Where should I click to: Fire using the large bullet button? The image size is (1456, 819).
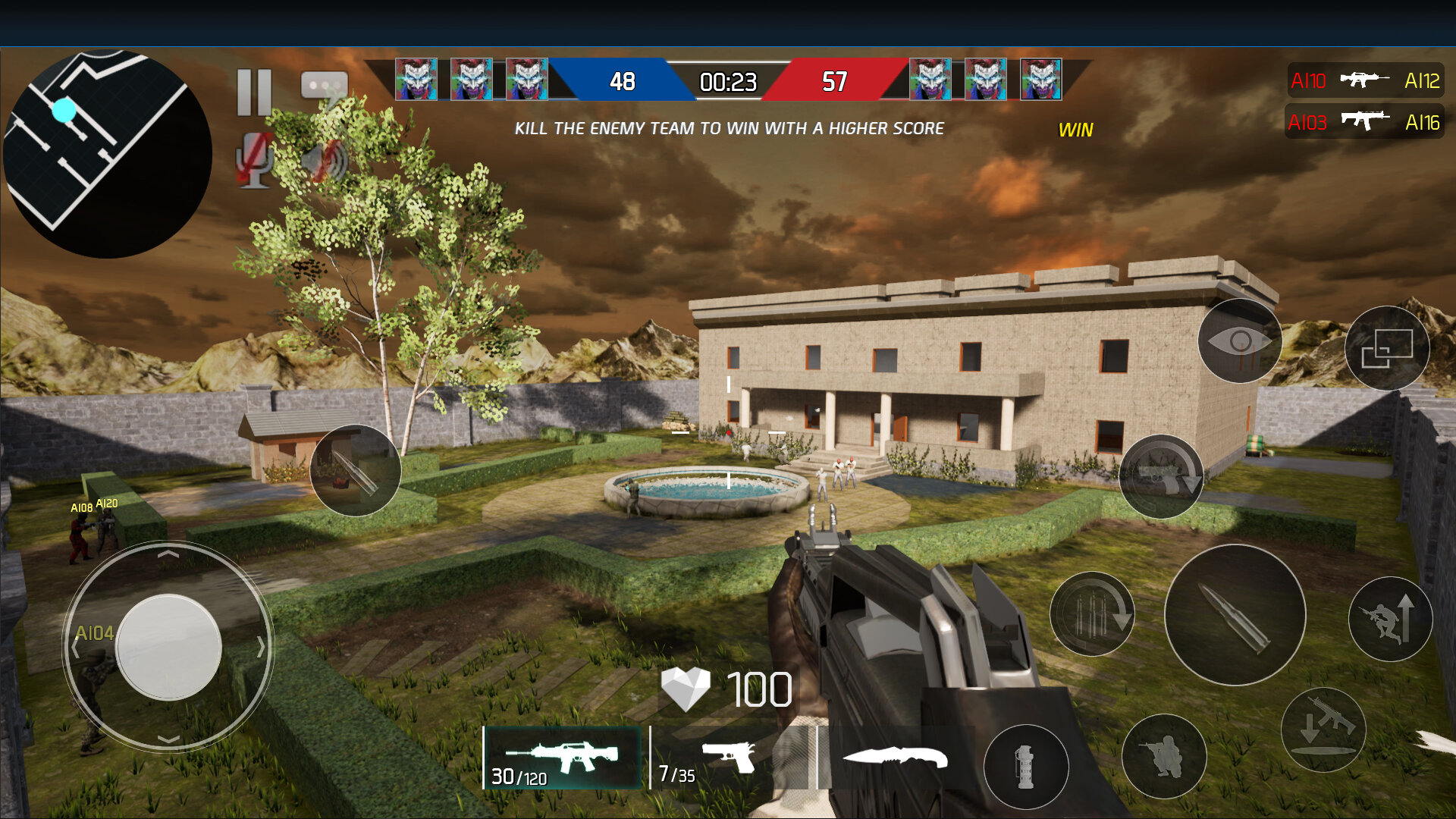[1235, 615]
